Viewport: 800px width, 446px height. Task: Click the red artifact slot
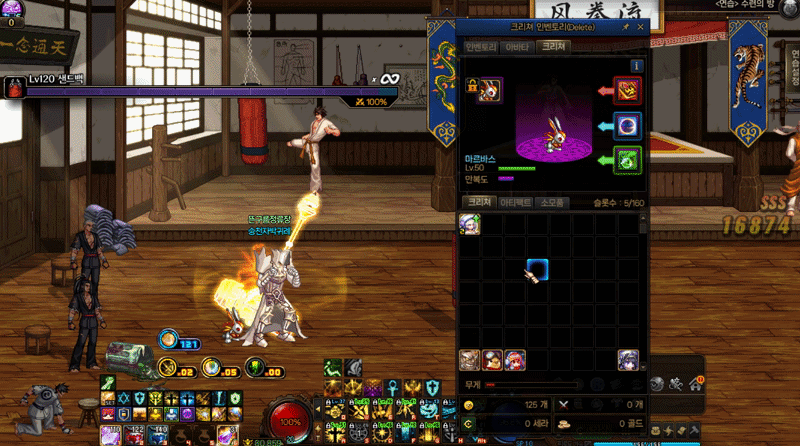[x=626, y=92]
